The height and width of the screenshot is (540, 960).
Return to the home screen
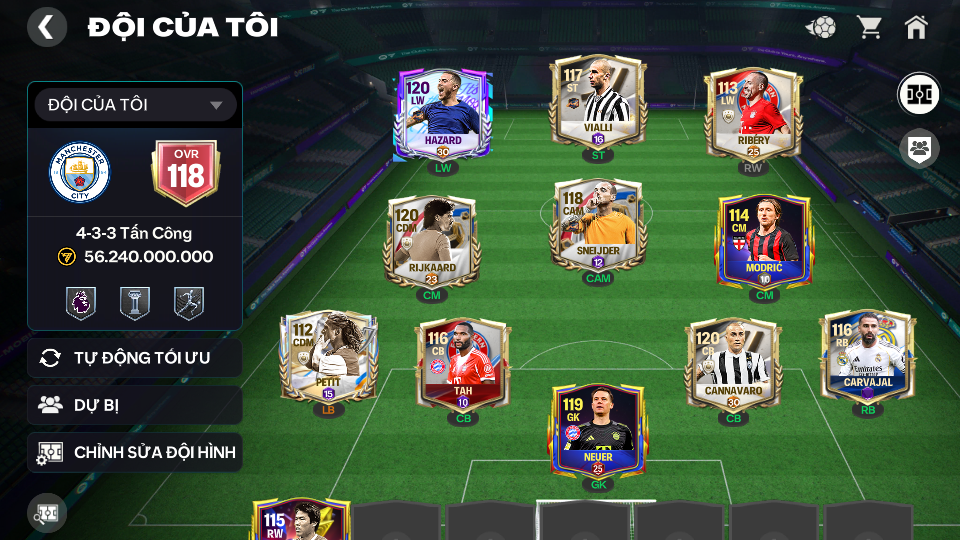click(916, 27)
